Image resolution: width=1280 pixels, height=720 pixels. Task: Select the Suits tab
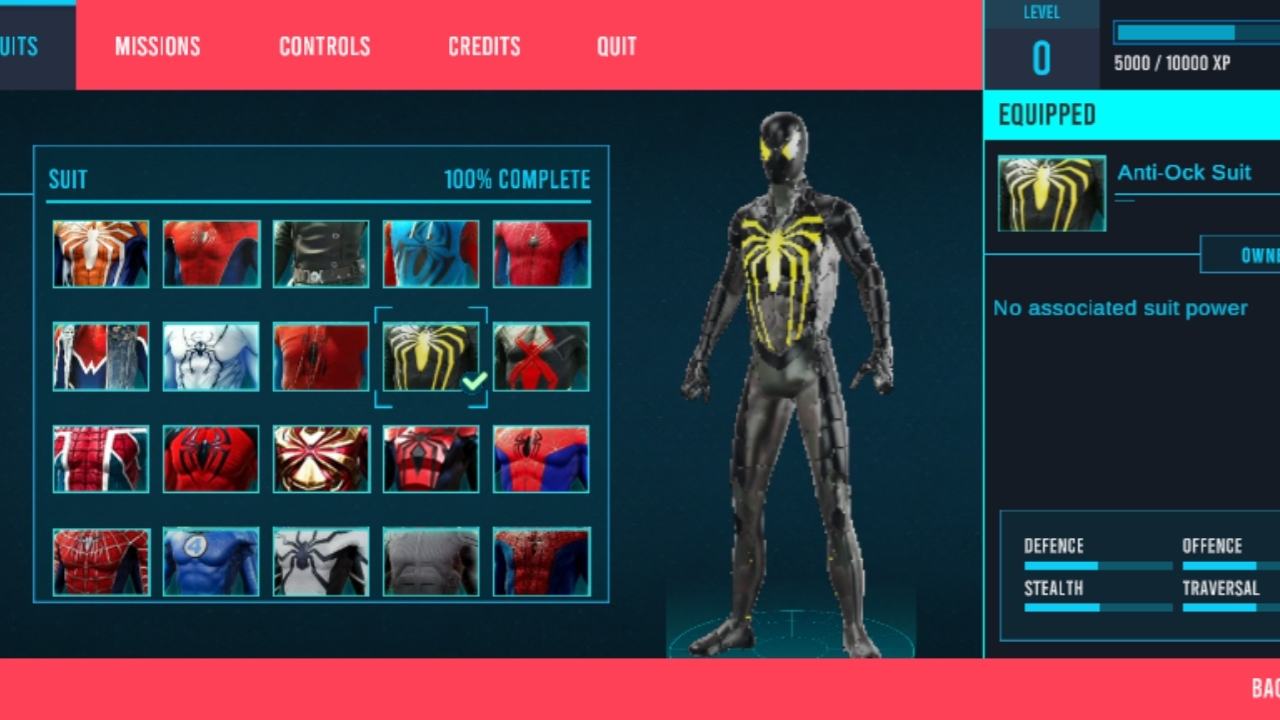pos(20,46)
